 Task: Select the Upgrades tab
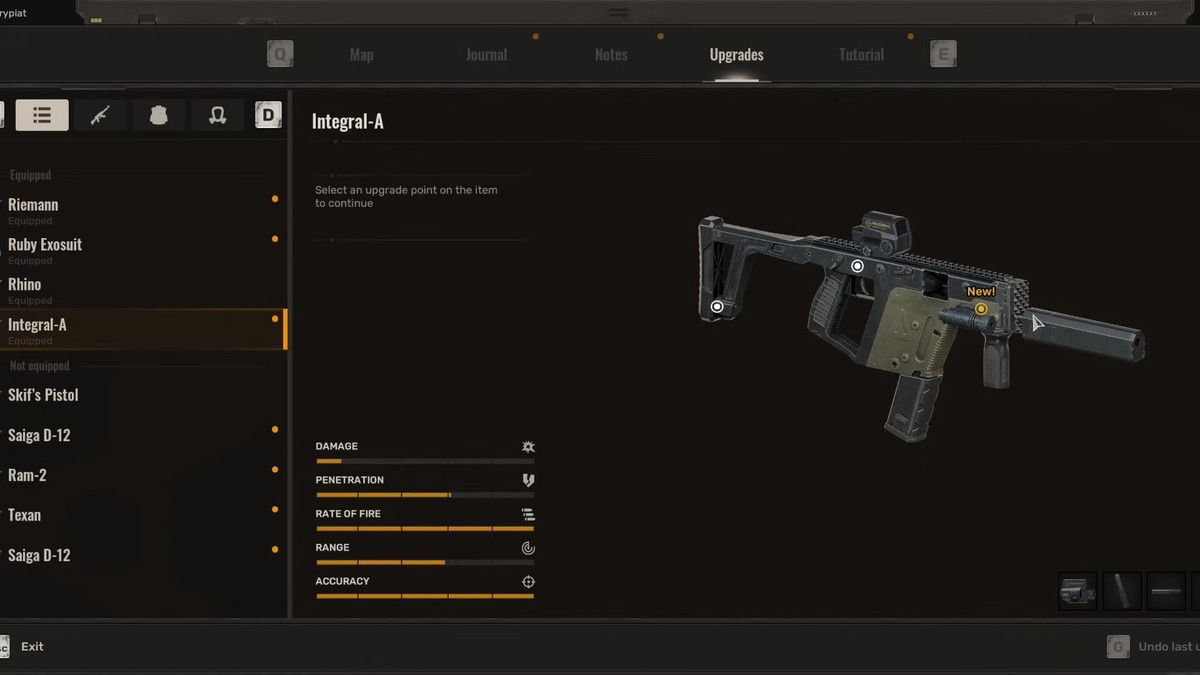(x=736, y=55)
